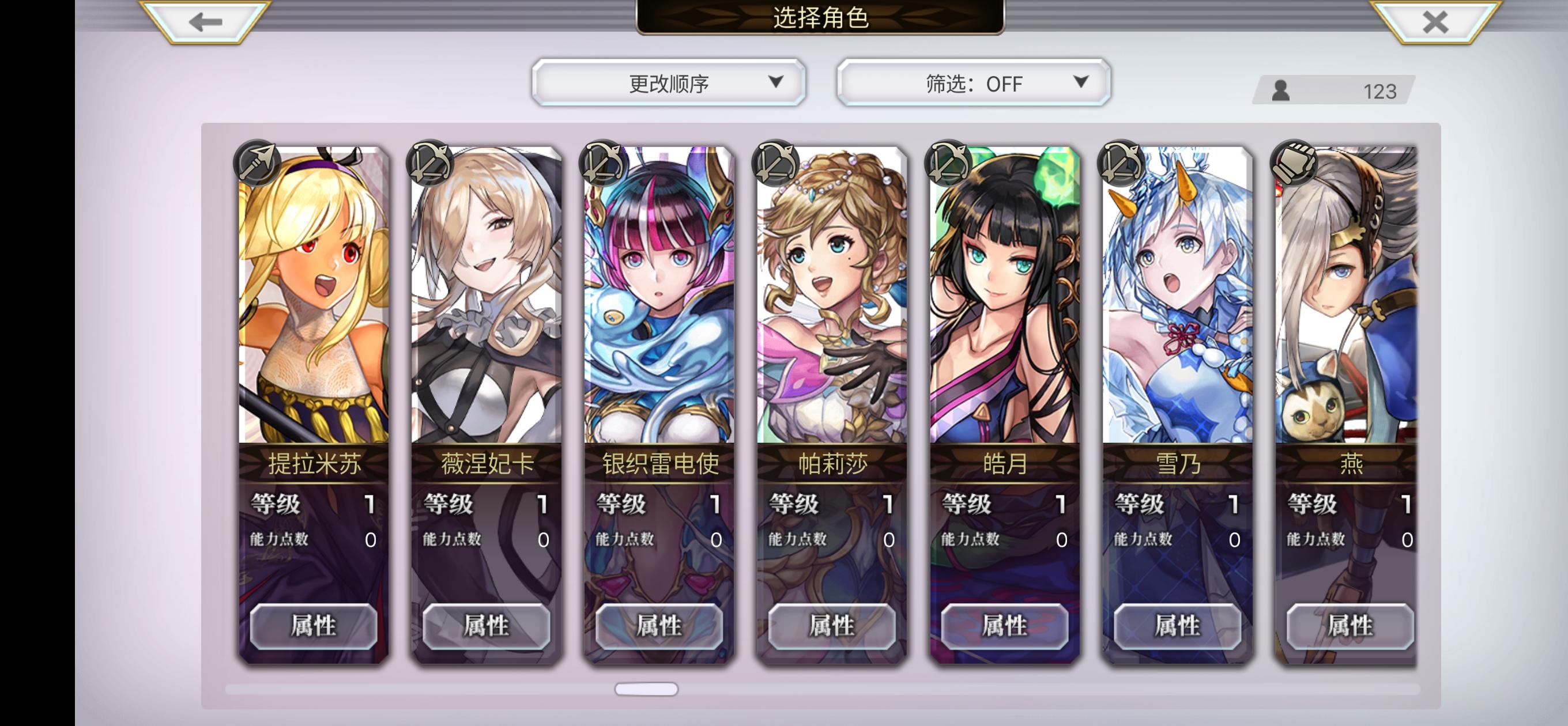
Task: Toggle the 筛选 OFF filter setting
Action: [974, 84]
